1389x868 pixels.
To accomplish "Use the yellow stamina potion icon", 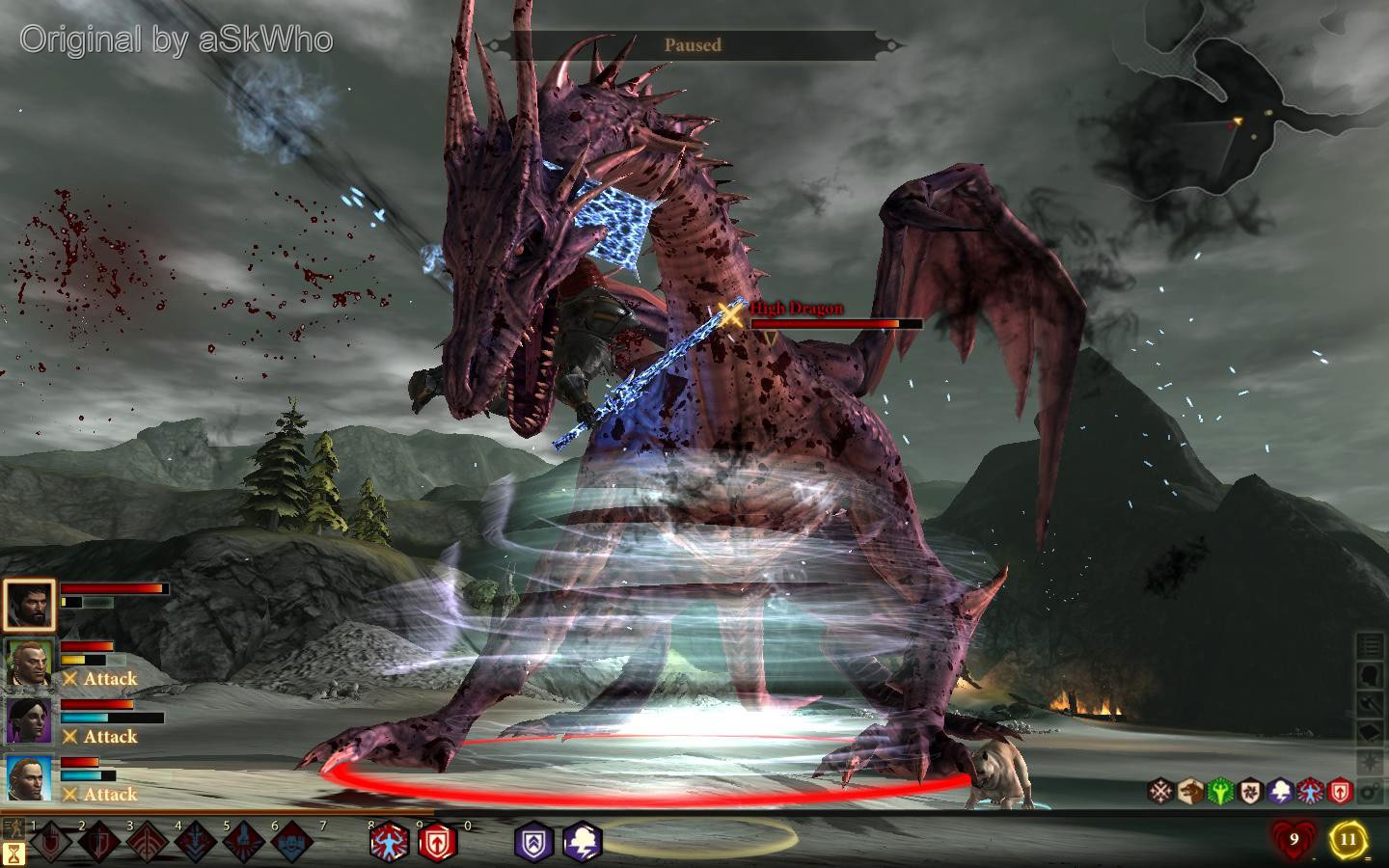I will [x=1348, y=840].
